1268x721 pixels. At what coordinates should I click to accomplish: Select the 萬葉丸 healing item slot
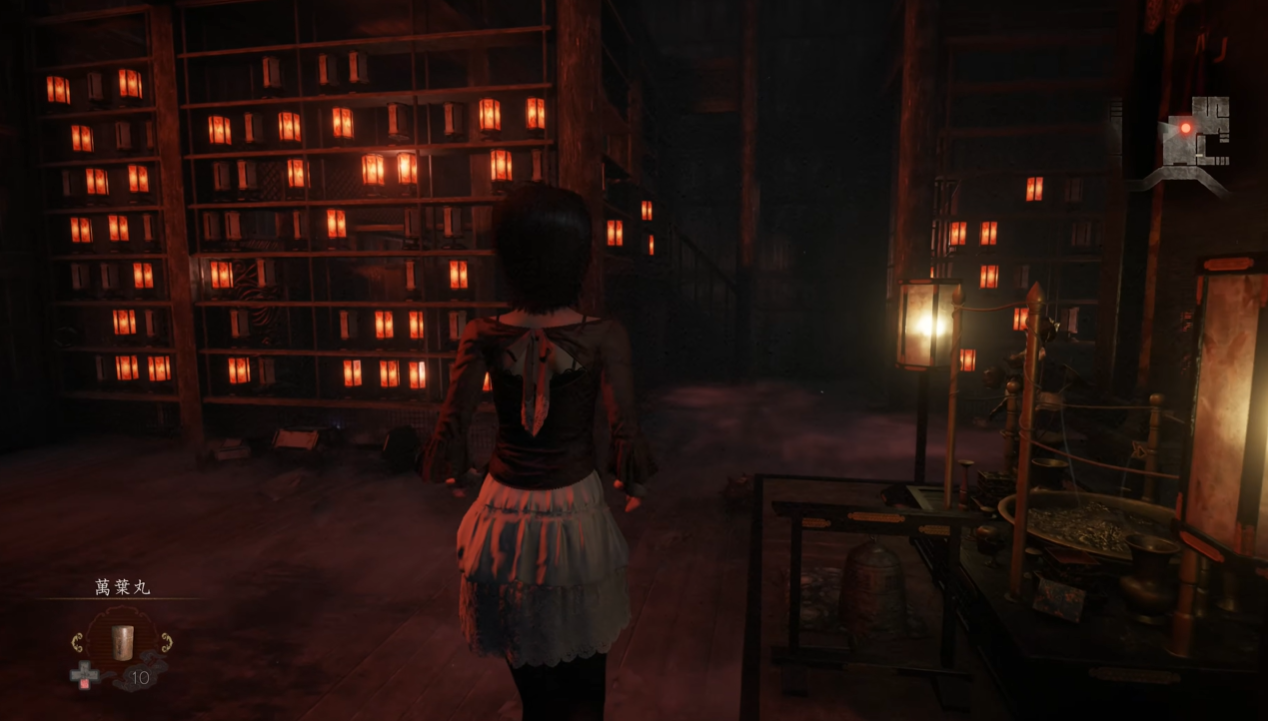122,640
